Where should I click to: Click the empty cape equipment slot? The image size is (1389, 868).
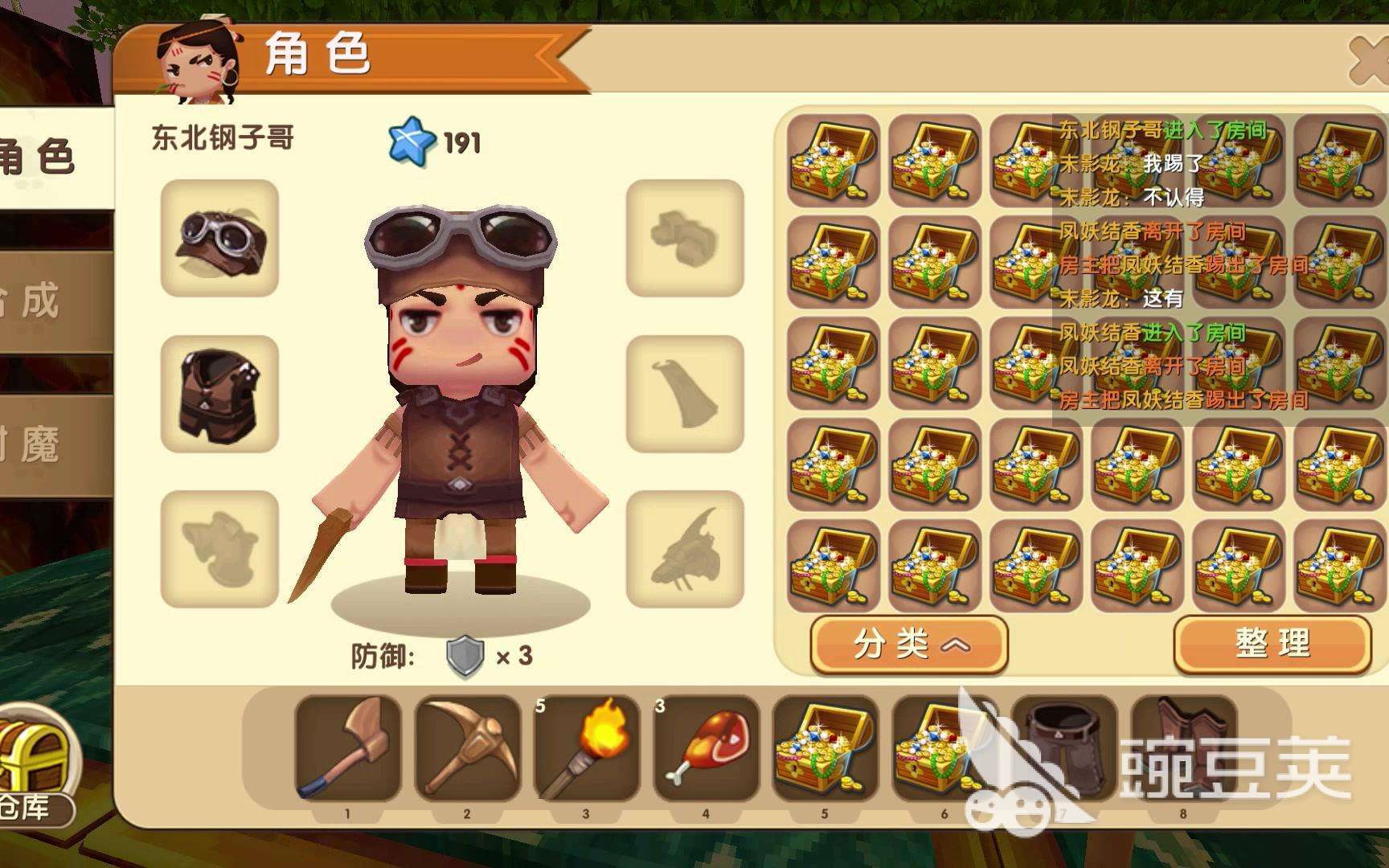coord(684,394)
